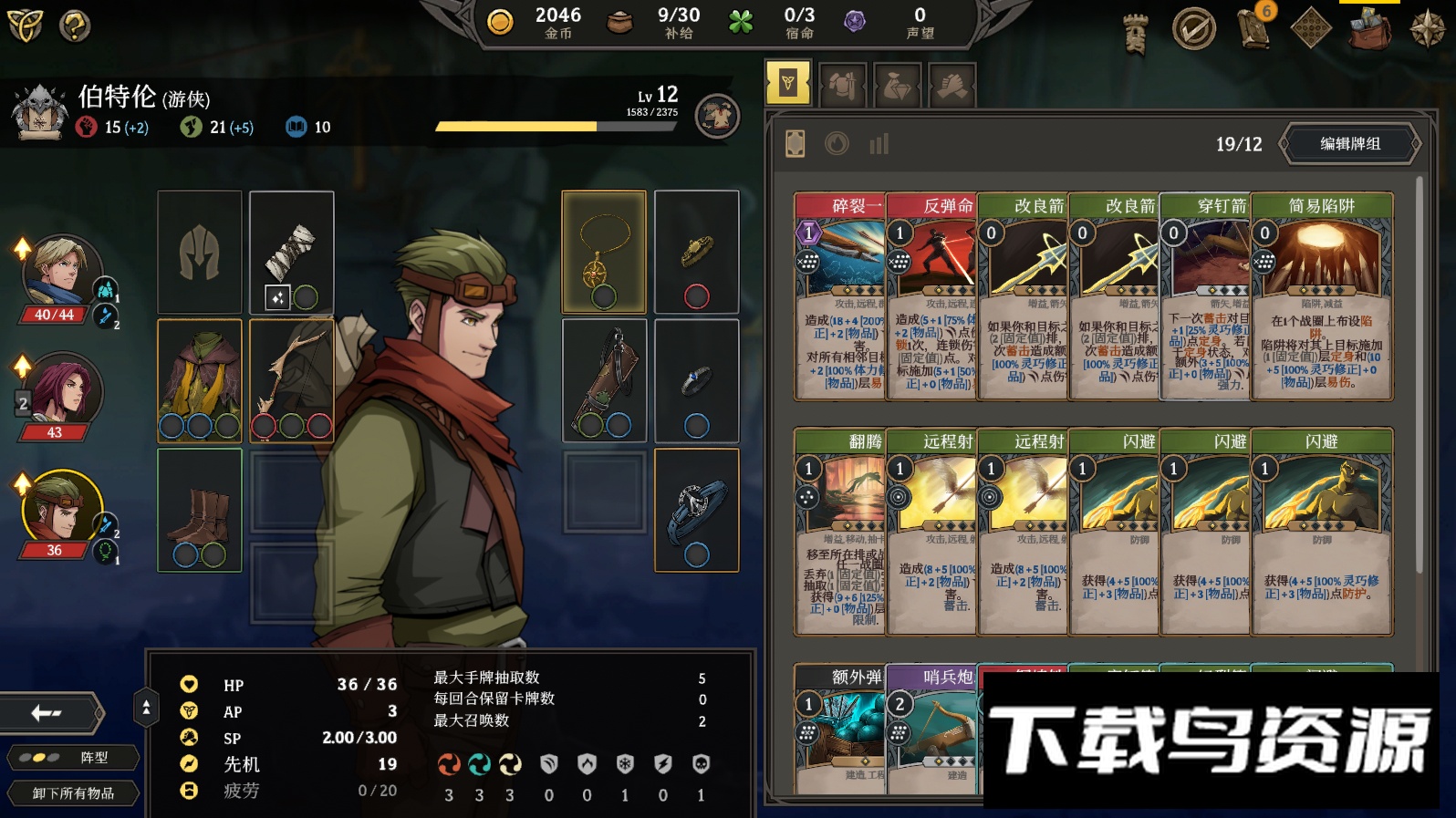The width and height of the screenshot is (1456, 818).
Task: Click the hooded cloak armor slot
Action: point(200,379)
